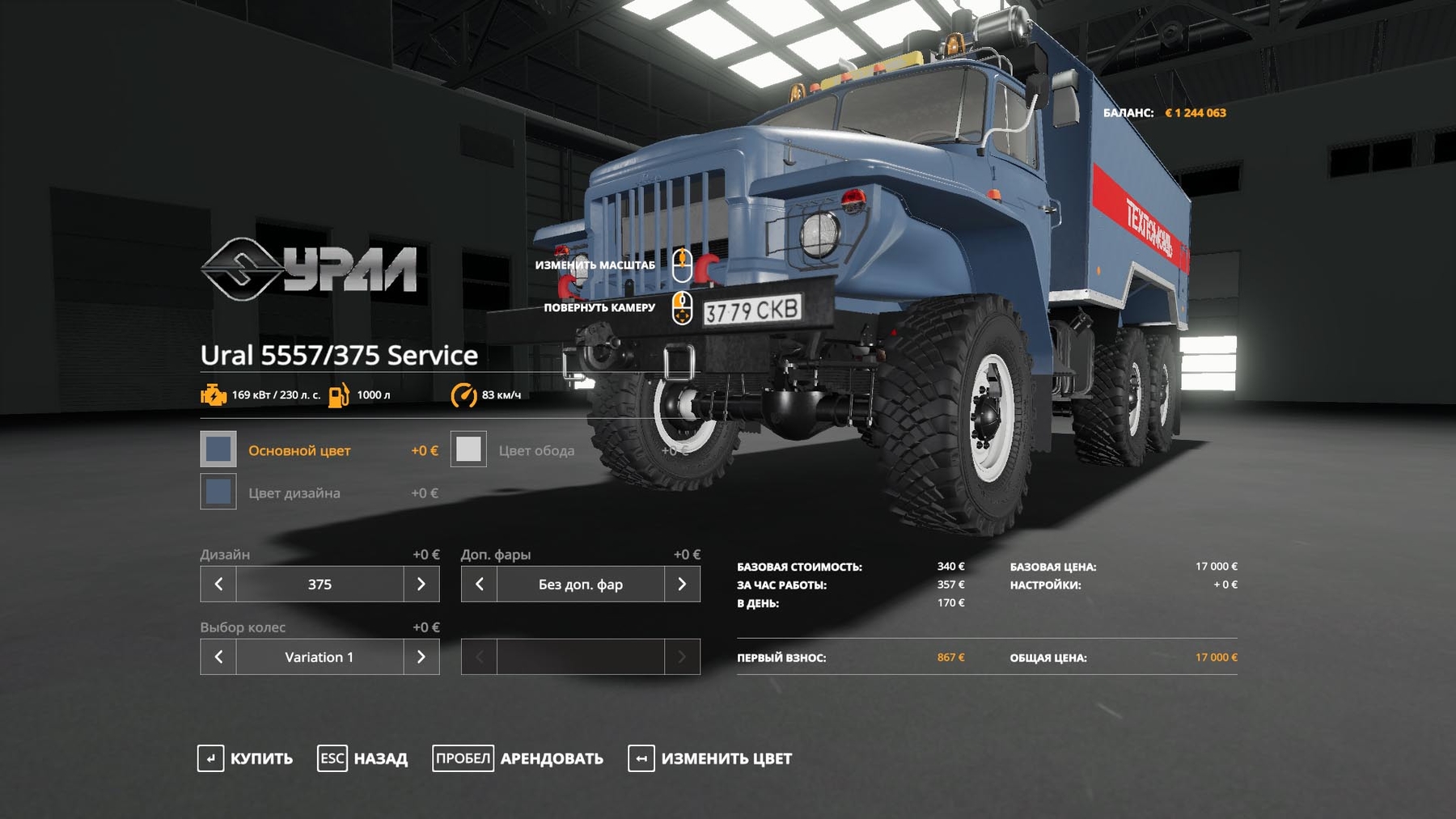Select next Выбор колес variation
Image resolution: width=1456 pixels, height=819 pixels.
pyautogui.click(x=421, y=656)
